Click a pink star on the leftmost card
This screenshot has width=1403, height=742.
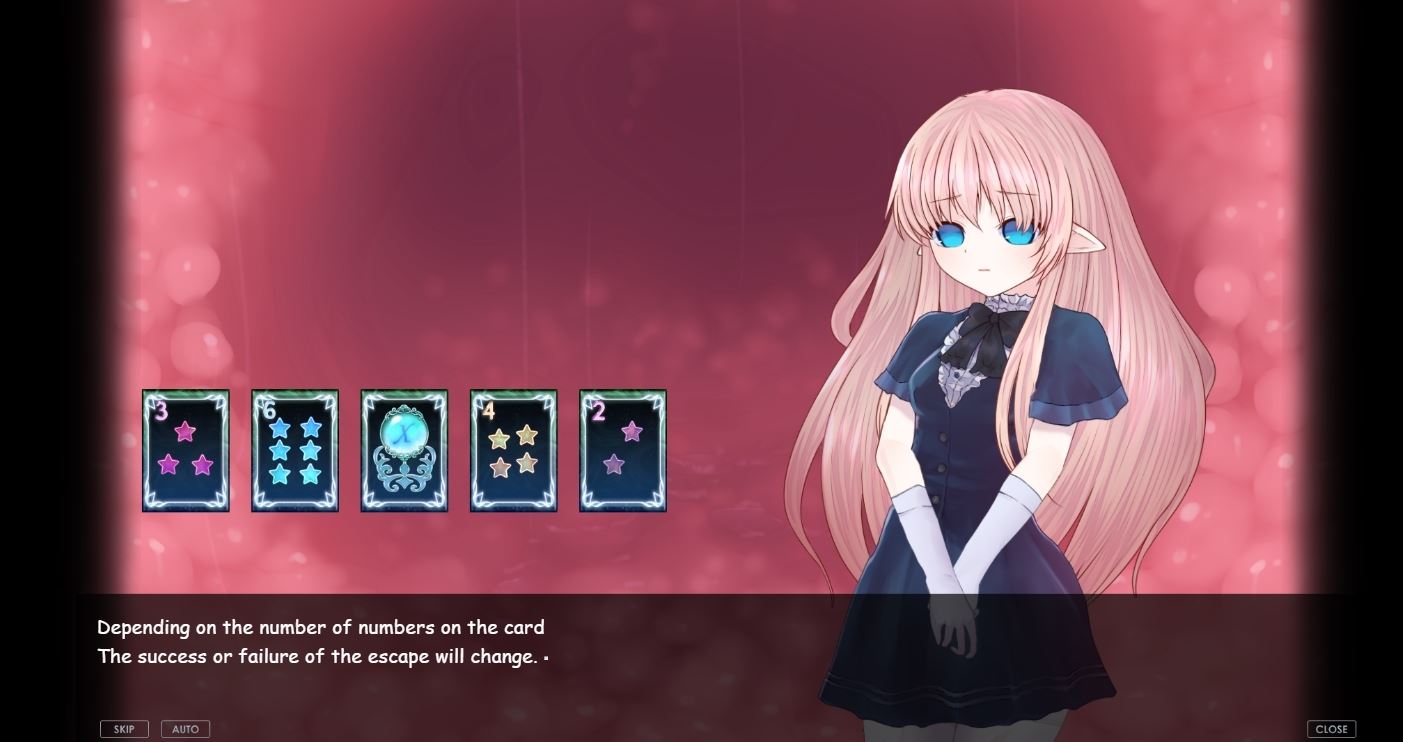pyautogui.click(x=183, y=433)
